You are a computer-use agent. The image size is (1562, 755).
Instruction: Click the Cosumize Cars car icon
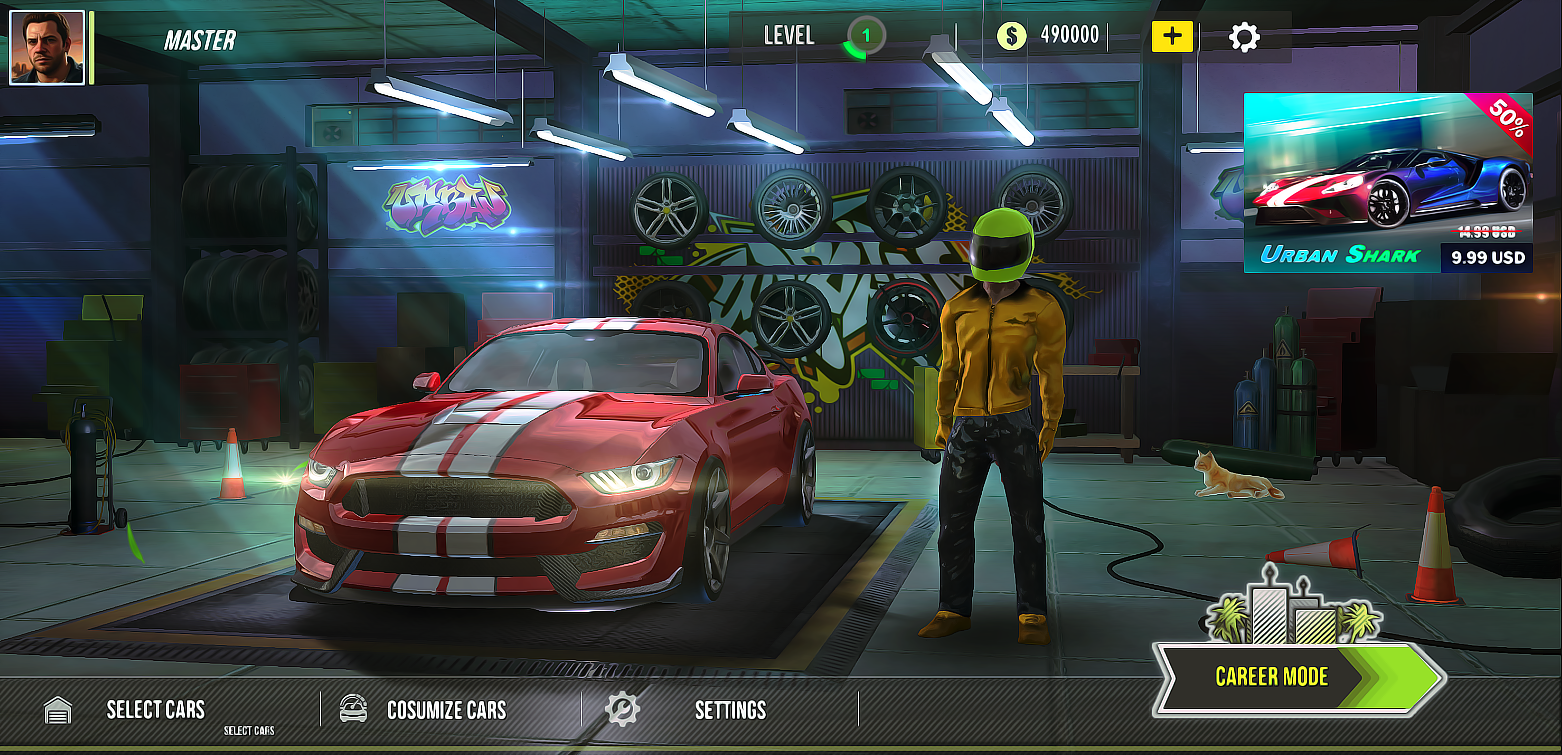[350, 707]
